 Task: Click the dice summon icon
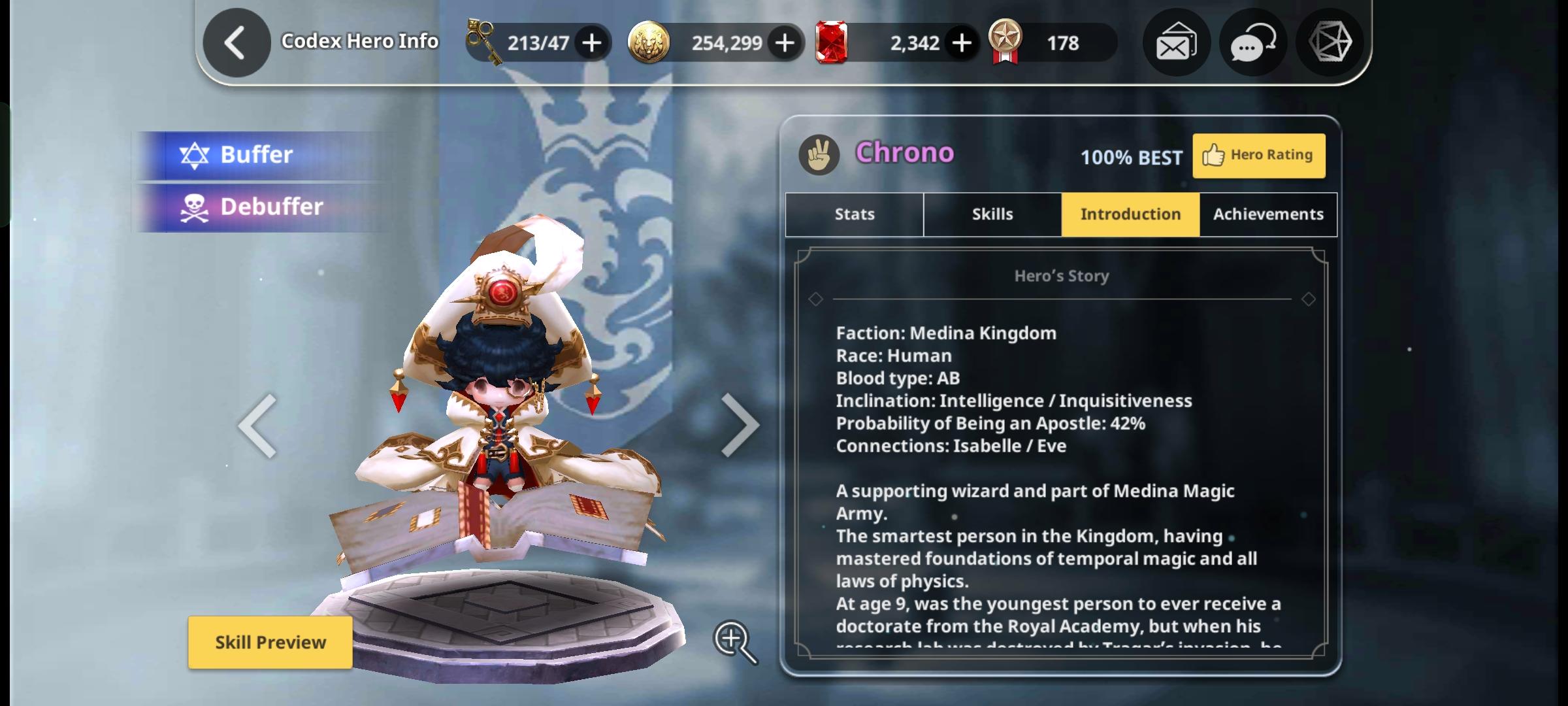1329,42
